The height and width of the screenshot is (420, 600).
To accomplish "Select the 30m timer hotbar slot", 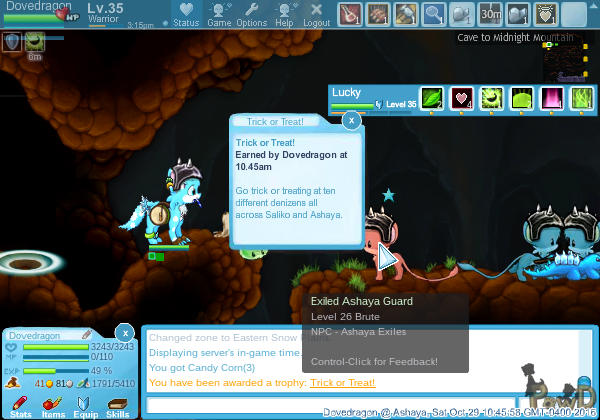I will point(489,14).
